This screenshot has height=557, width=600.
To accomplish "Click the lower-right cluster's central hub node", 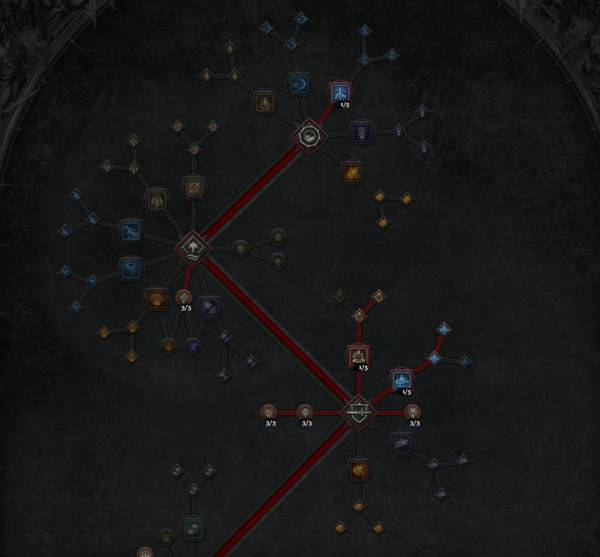I will coord(358,411).
